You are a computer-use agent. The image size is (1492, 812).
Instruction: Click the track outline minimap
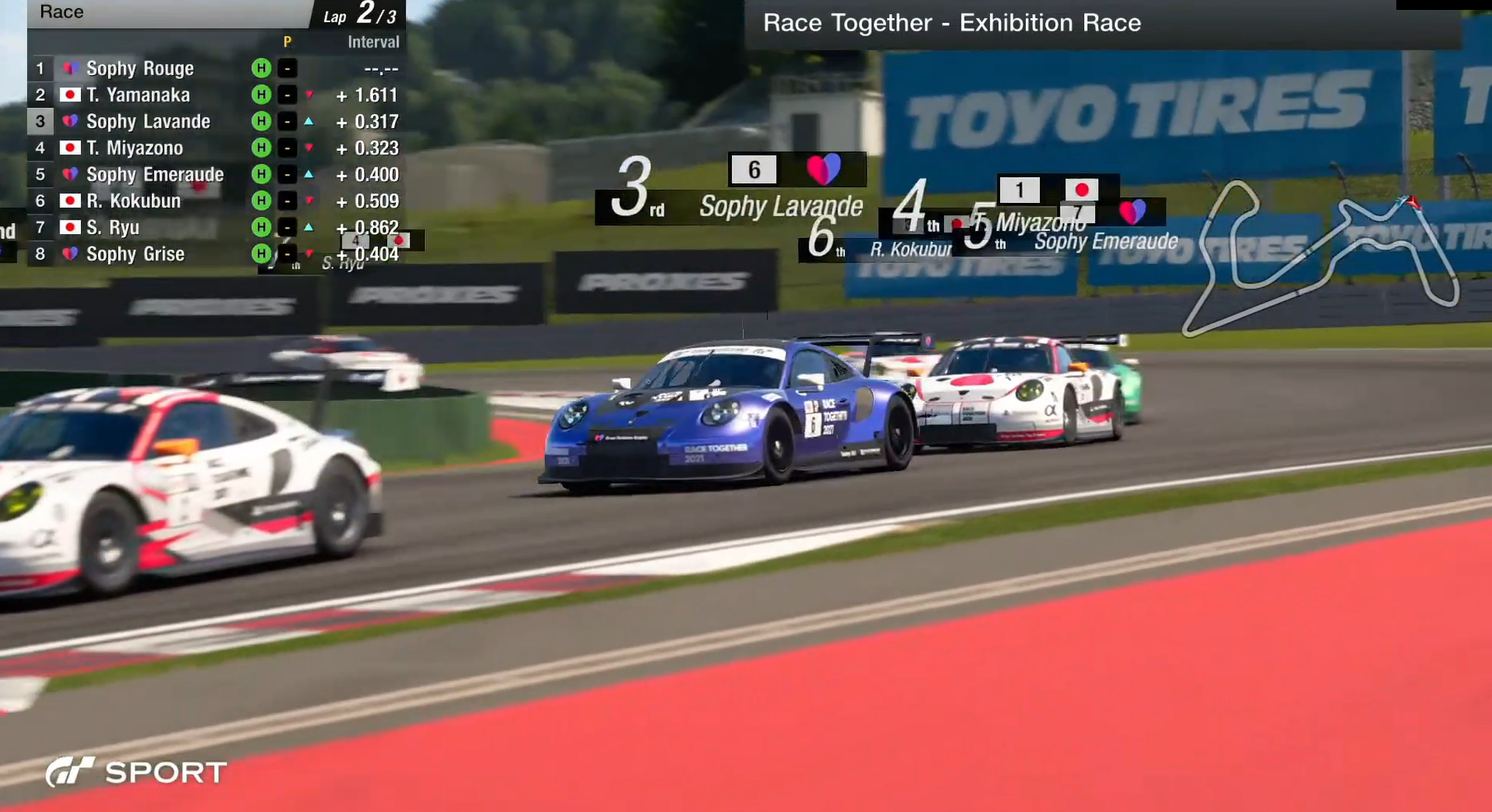click(x=1319, y=256)
